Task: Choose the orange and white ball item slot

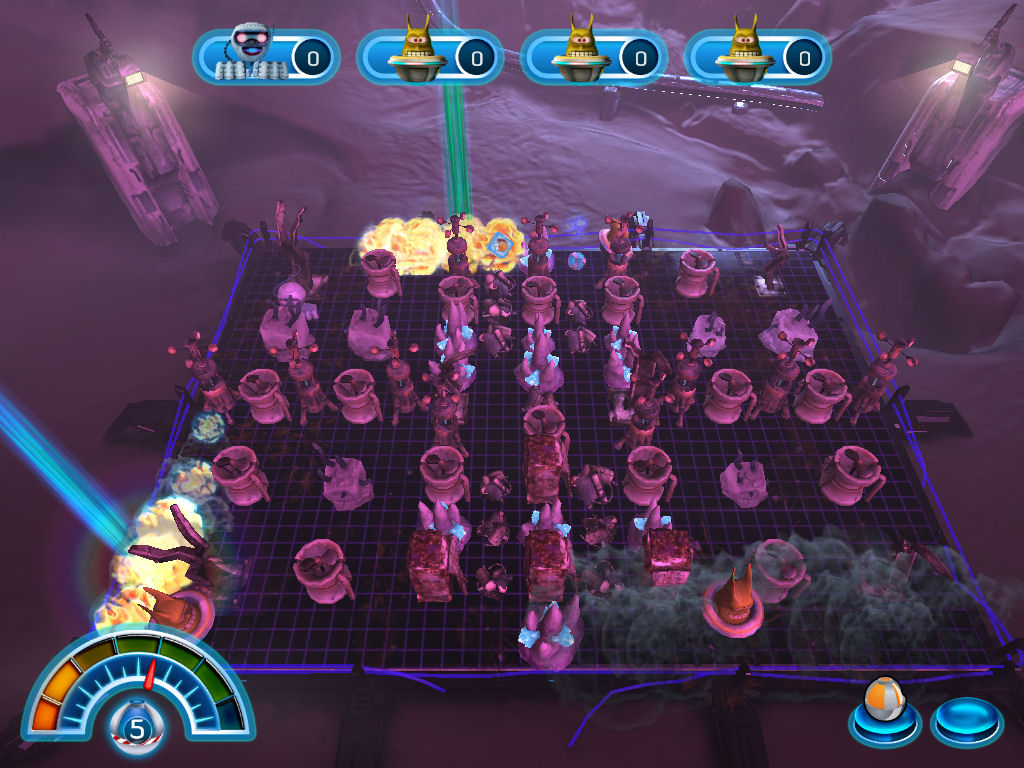Action: (x=884, y=714)
